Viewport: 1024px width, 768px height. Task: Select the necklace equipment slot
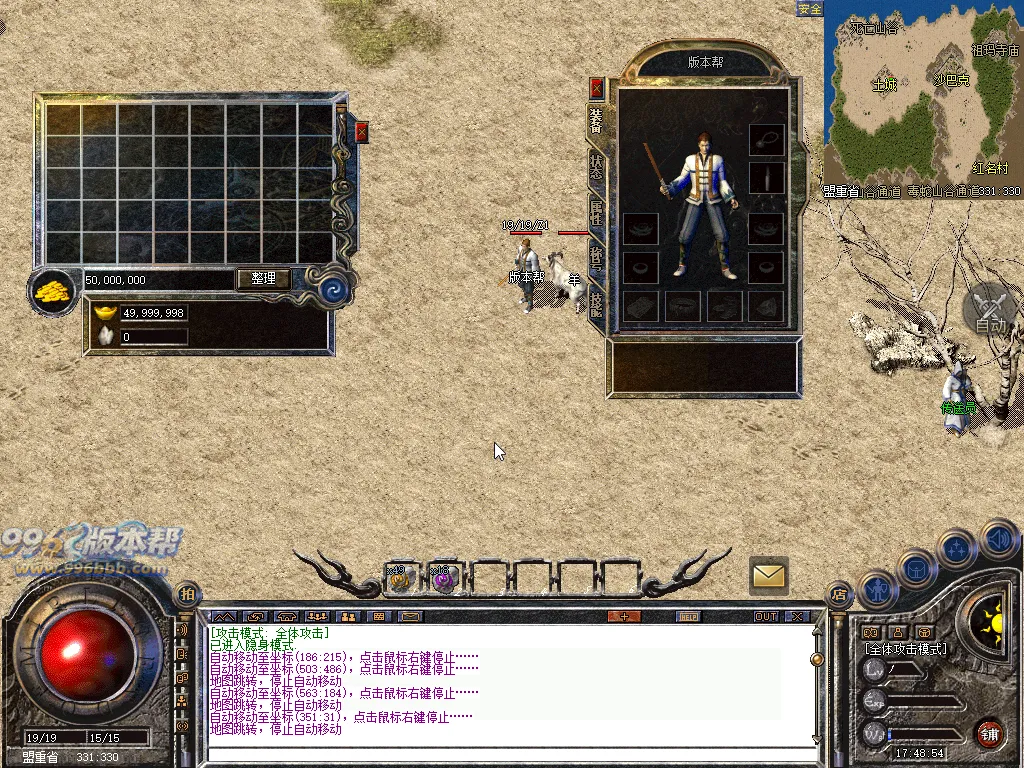click(x=767, y=138)
